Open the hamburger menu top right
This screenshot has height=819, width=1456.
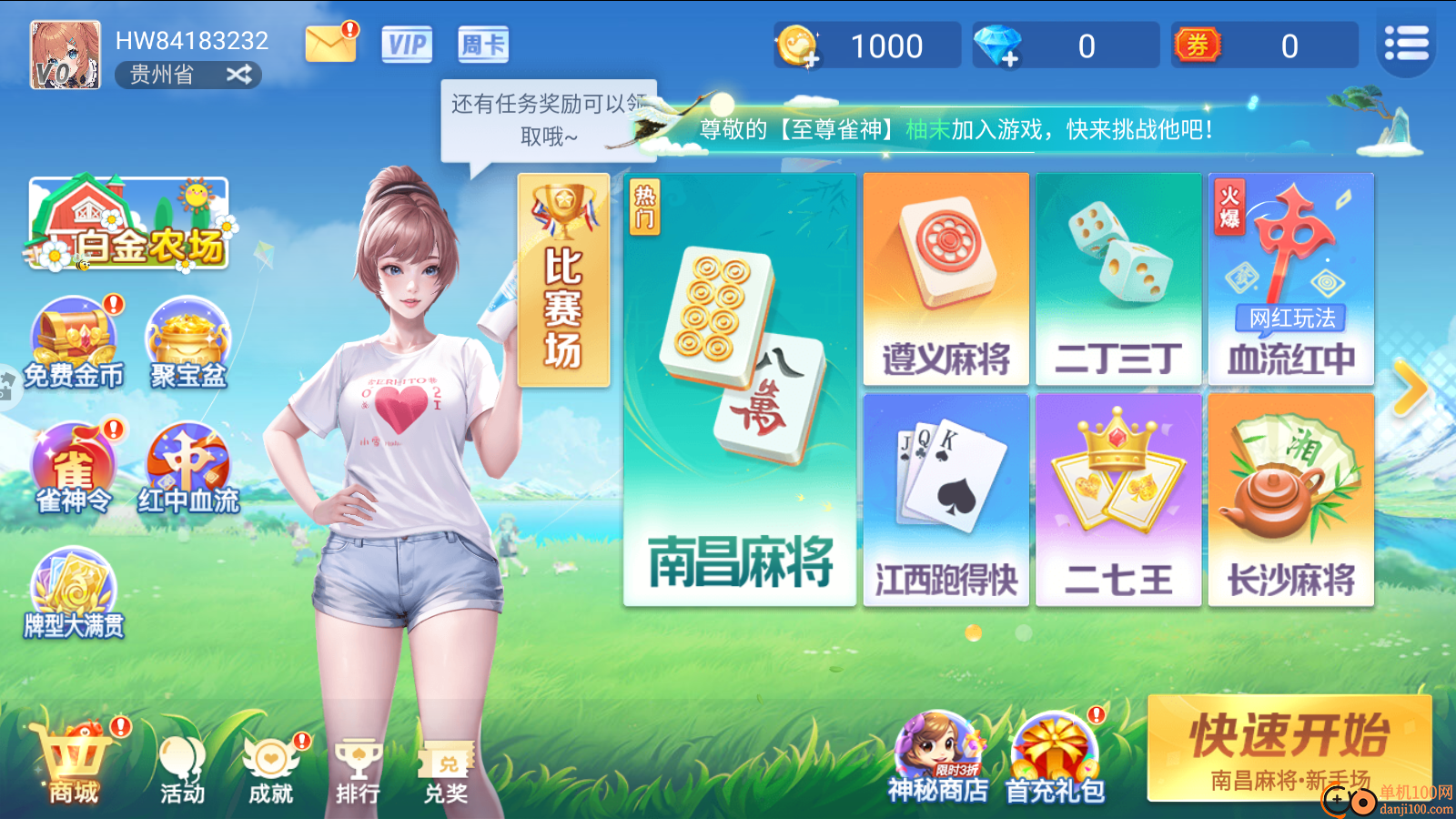(x=1407, y=41)
